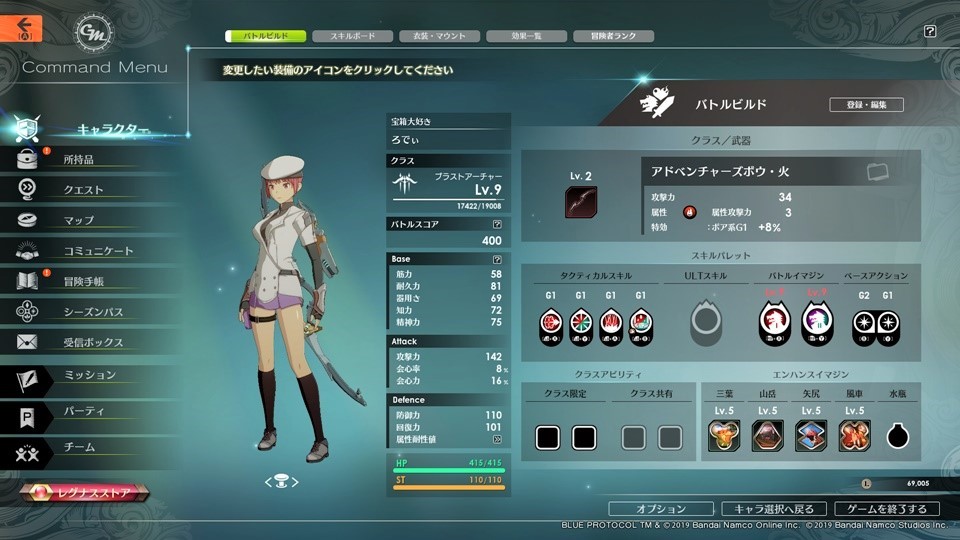Open the クエスト quest menu
This screenshot has width=960, height=540.
[83, 190]
